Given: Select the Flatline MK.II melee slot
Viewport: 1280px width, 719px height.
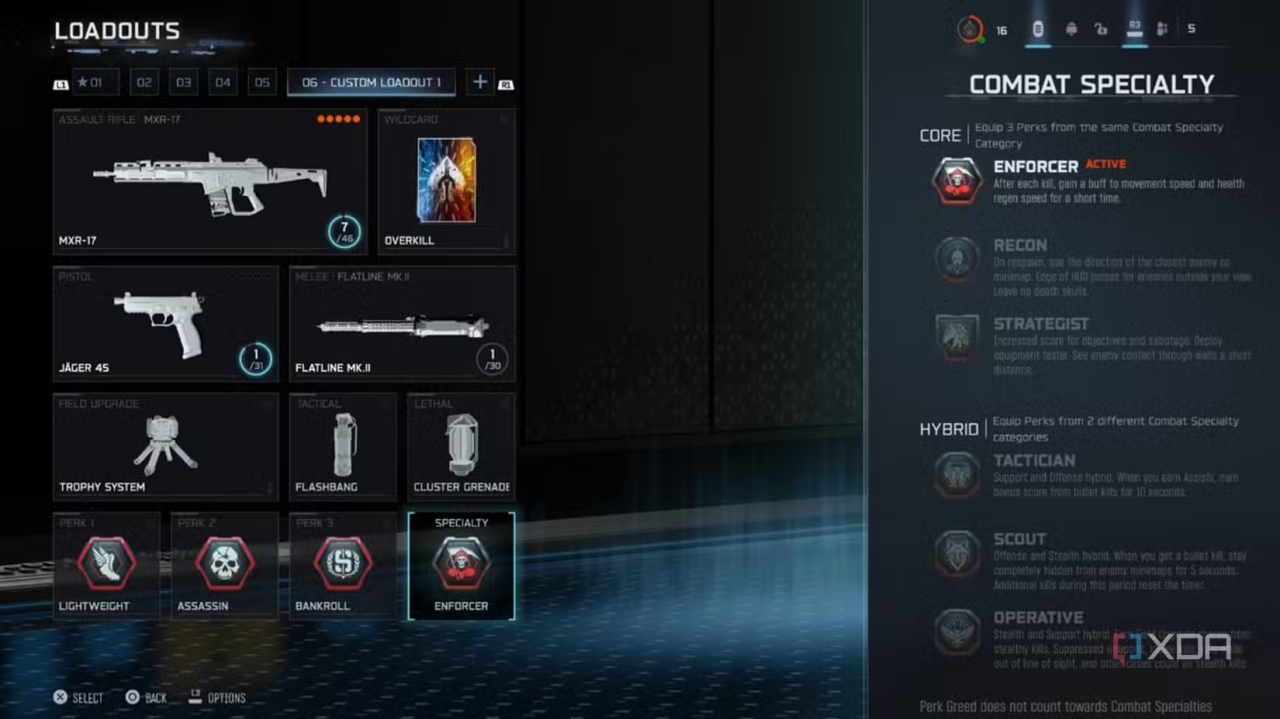Looking at the screenshot, I should (x=402, y=323).
